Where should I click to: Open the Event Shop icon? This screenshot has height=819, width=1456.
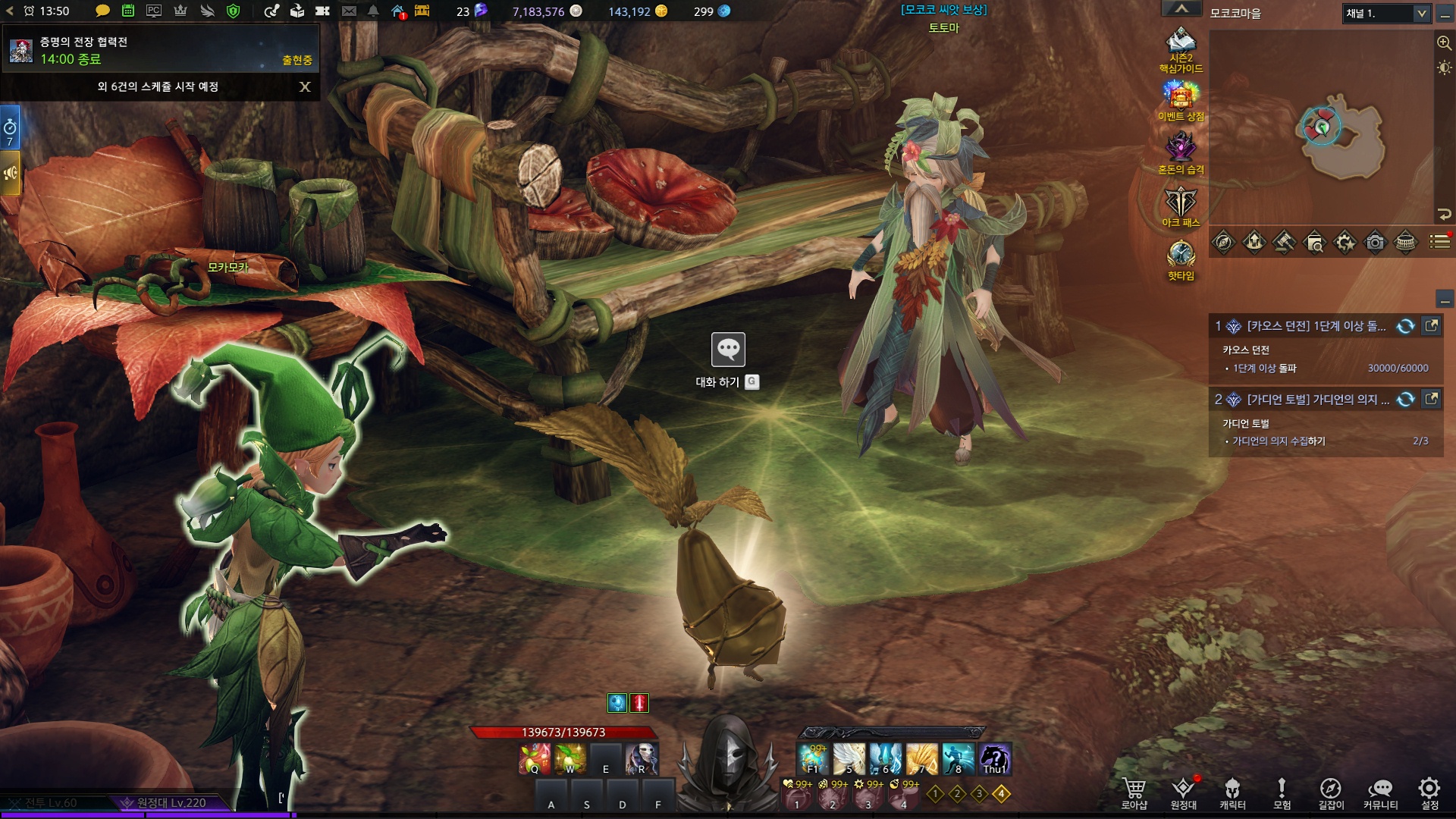(x=1181, y=96)
